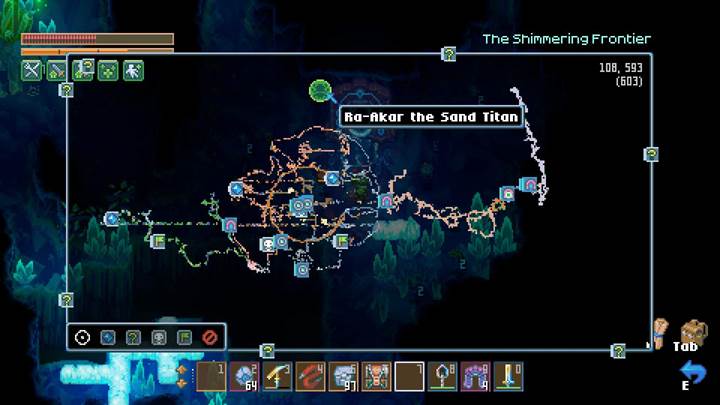Open the backpack inventory icon

692,331
